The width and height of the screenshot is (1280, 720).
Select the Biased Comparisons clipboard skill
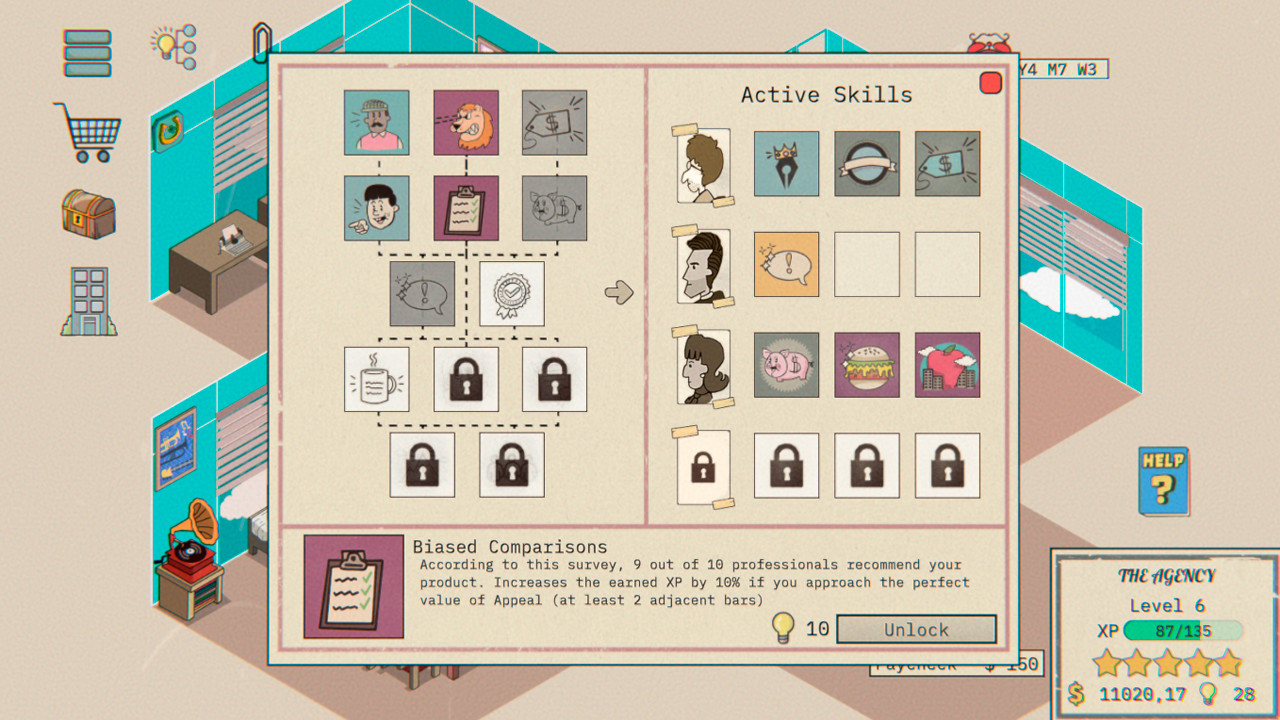(x=466, y=208)
